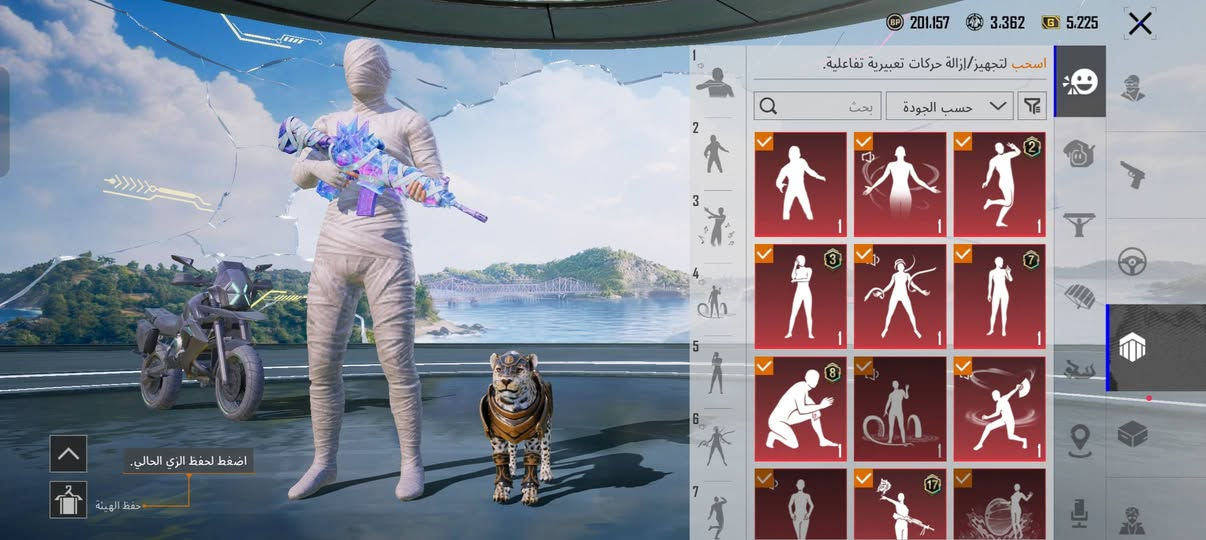1206x540 pixels.
Task: Open the soldier outfit category
Action: 1133,88
